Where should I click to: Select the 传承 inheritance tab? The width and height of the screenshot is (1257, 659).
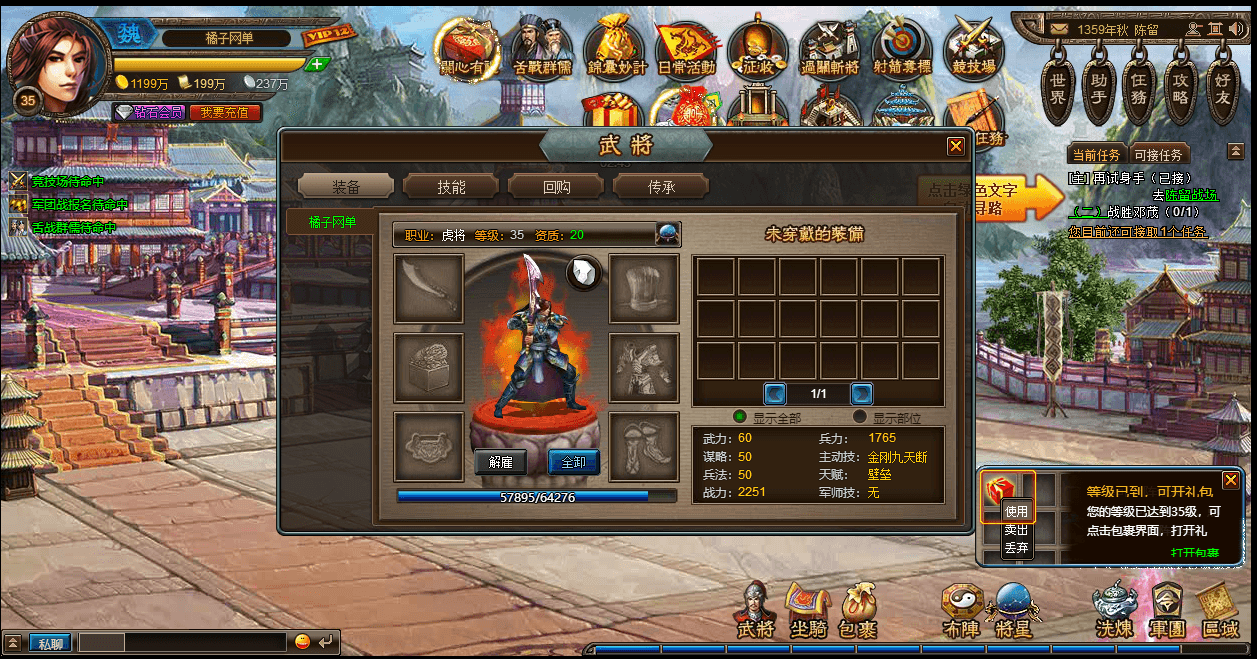coord(661,186)
